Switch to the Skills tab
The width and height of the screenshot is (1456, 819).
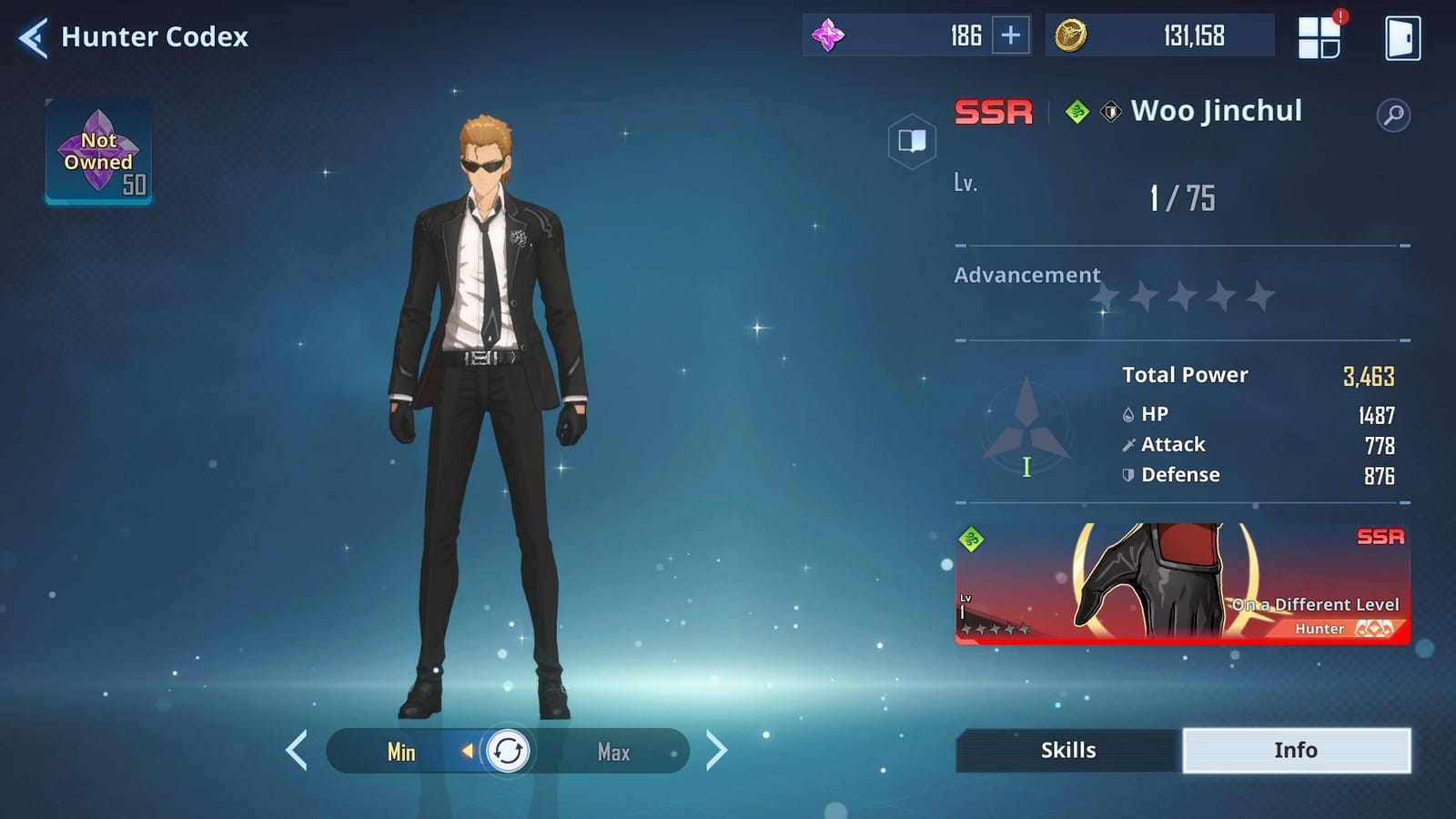pyautogui.click(x=1067, y=750)
